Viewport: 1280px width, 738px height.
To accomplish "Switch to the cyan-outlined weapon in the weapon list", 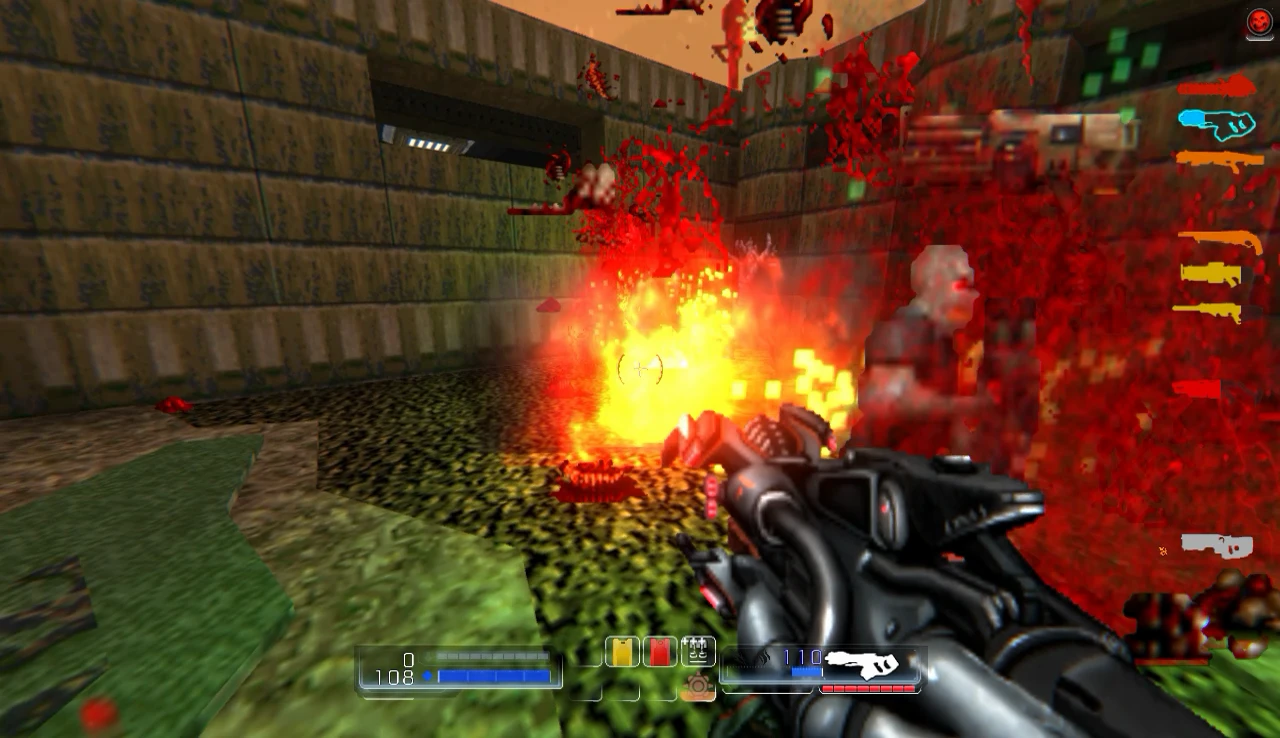I will 1216,124.
